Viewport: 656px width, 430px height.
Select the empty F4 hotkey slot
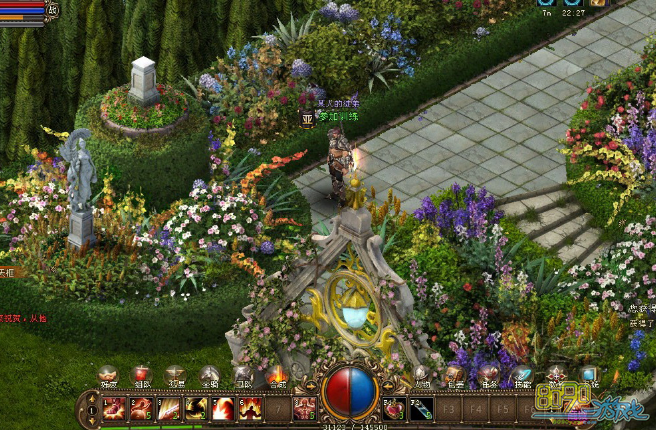coord(475,408)
